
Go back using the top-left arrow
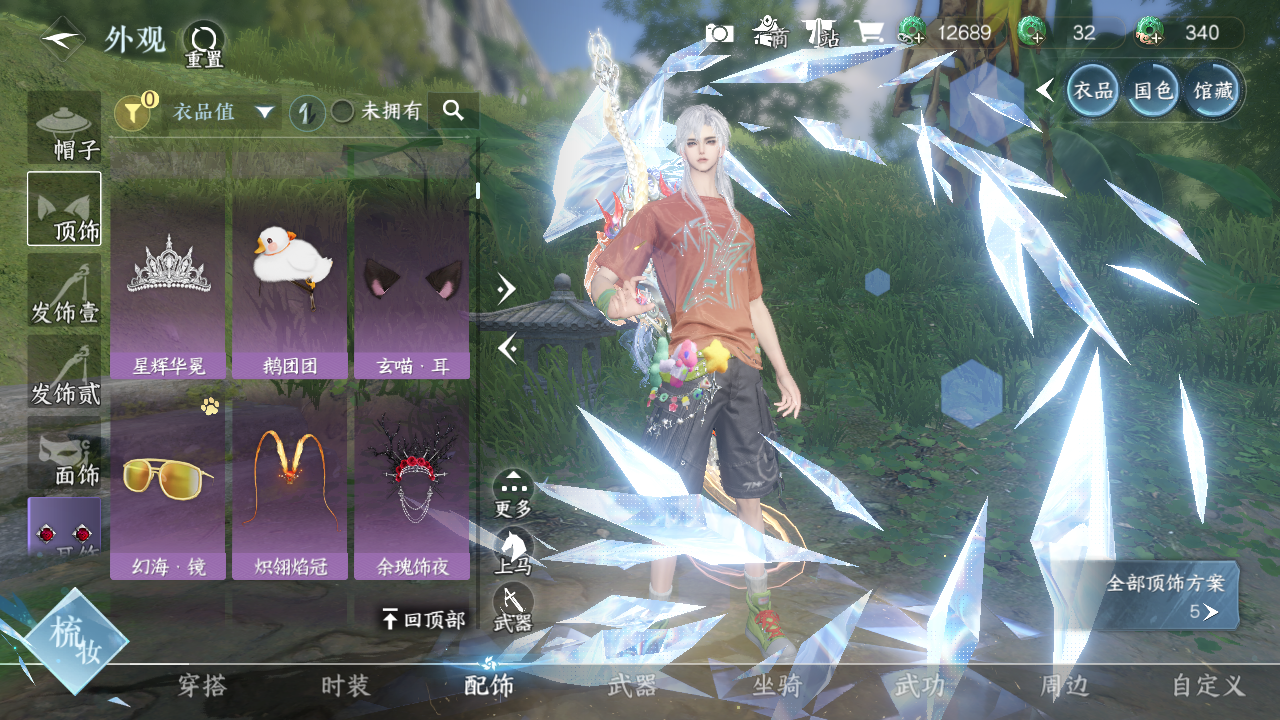click(x=62, y=39)
